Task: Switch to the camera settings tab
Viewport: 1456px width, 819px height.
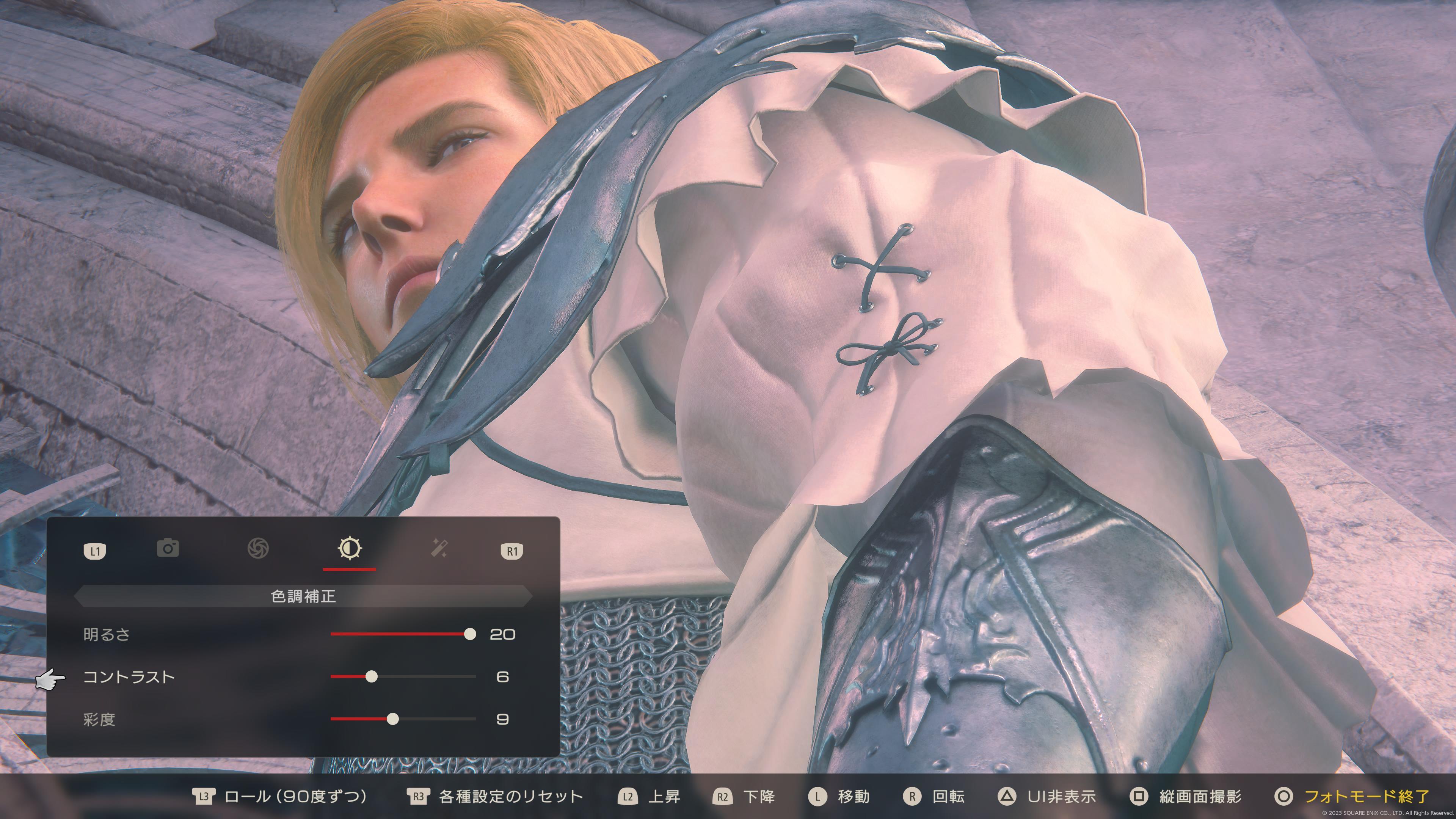Action: 168,548
